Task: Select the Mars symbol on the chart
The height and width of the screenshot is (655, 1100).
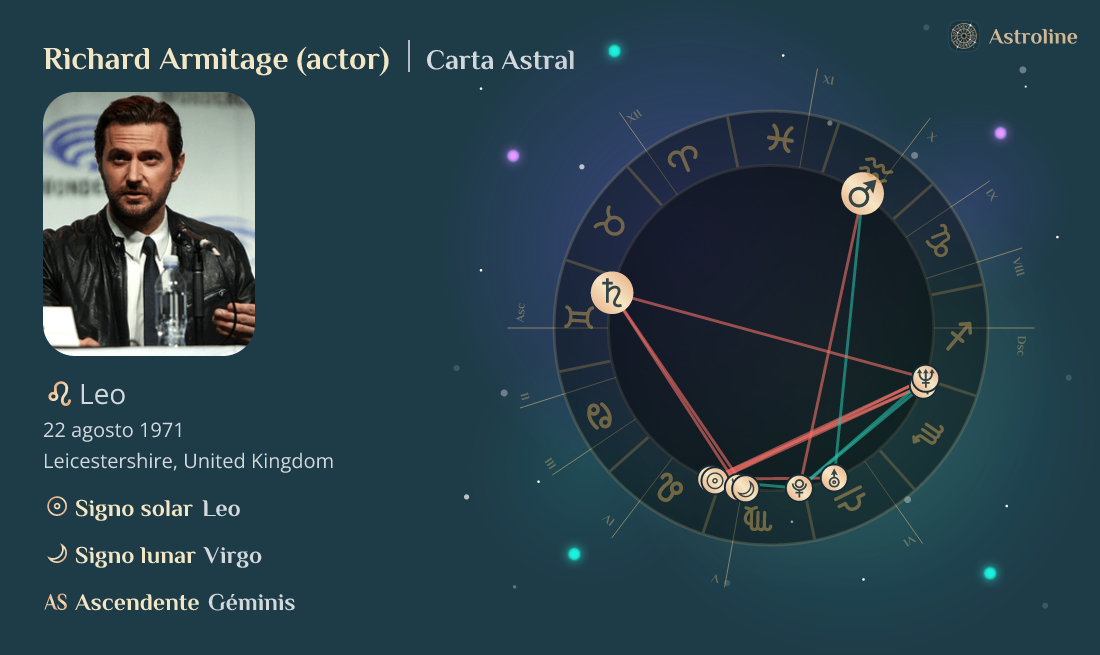Action: coord(862,194)
